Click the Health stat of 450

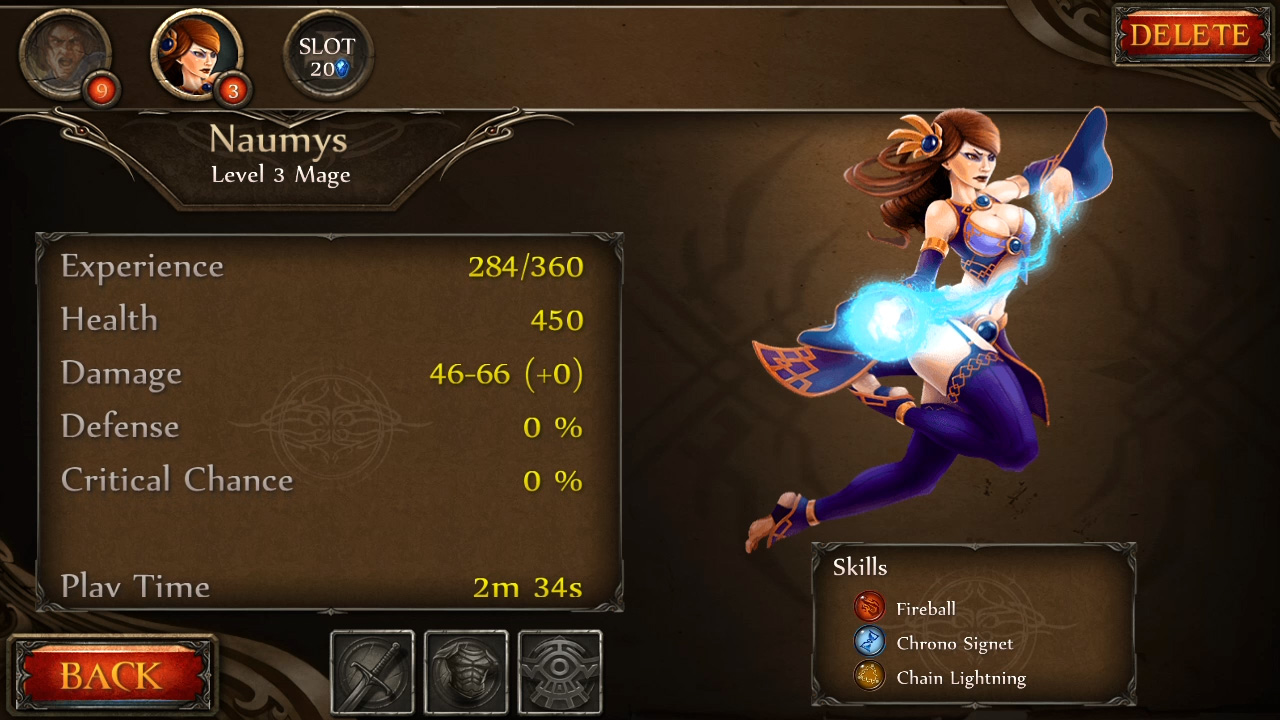[556, 320]
